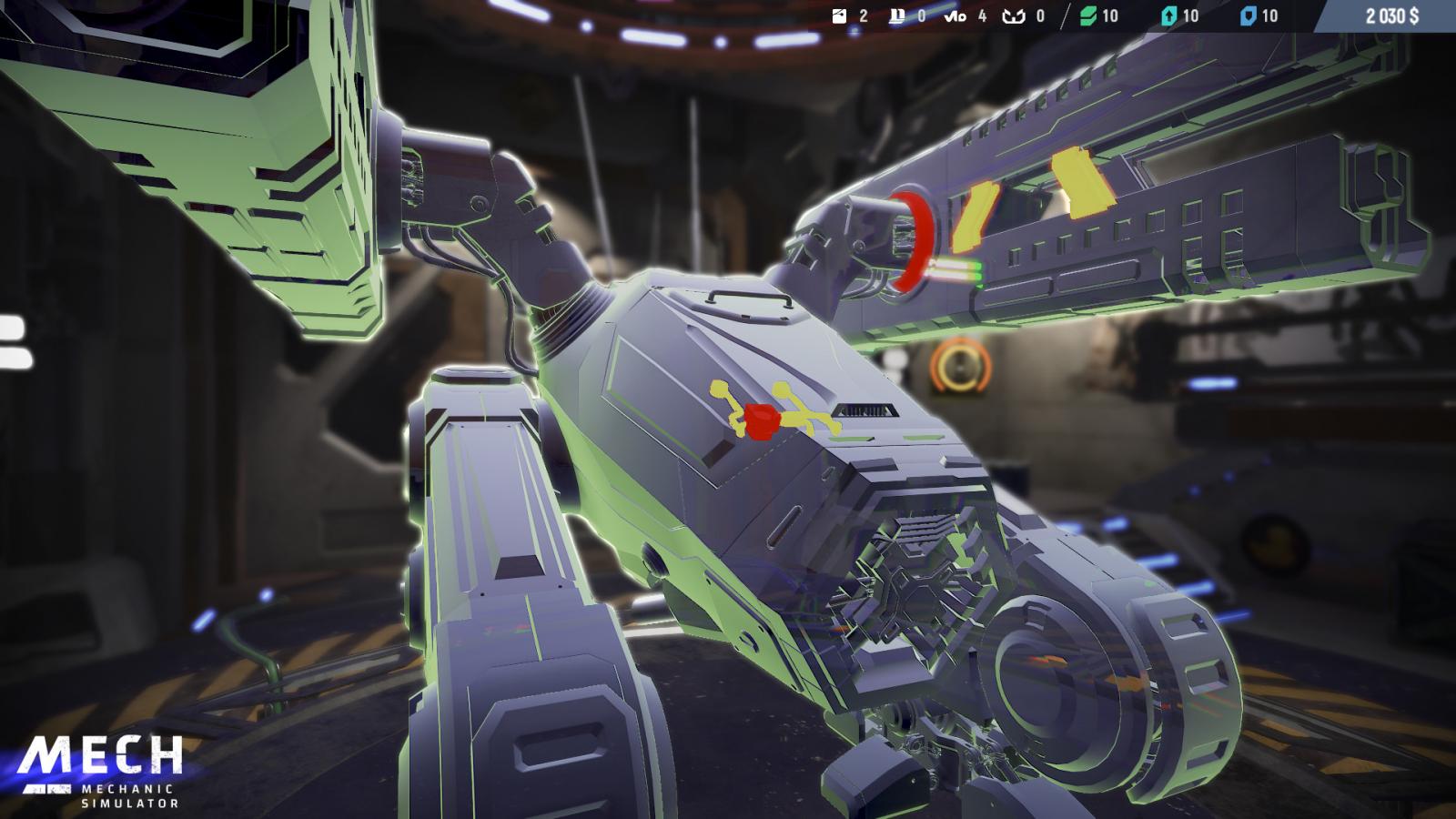Click the green stacked-plates resource icon
This screenshot has width=1456, height=819.
[1087, 16]
